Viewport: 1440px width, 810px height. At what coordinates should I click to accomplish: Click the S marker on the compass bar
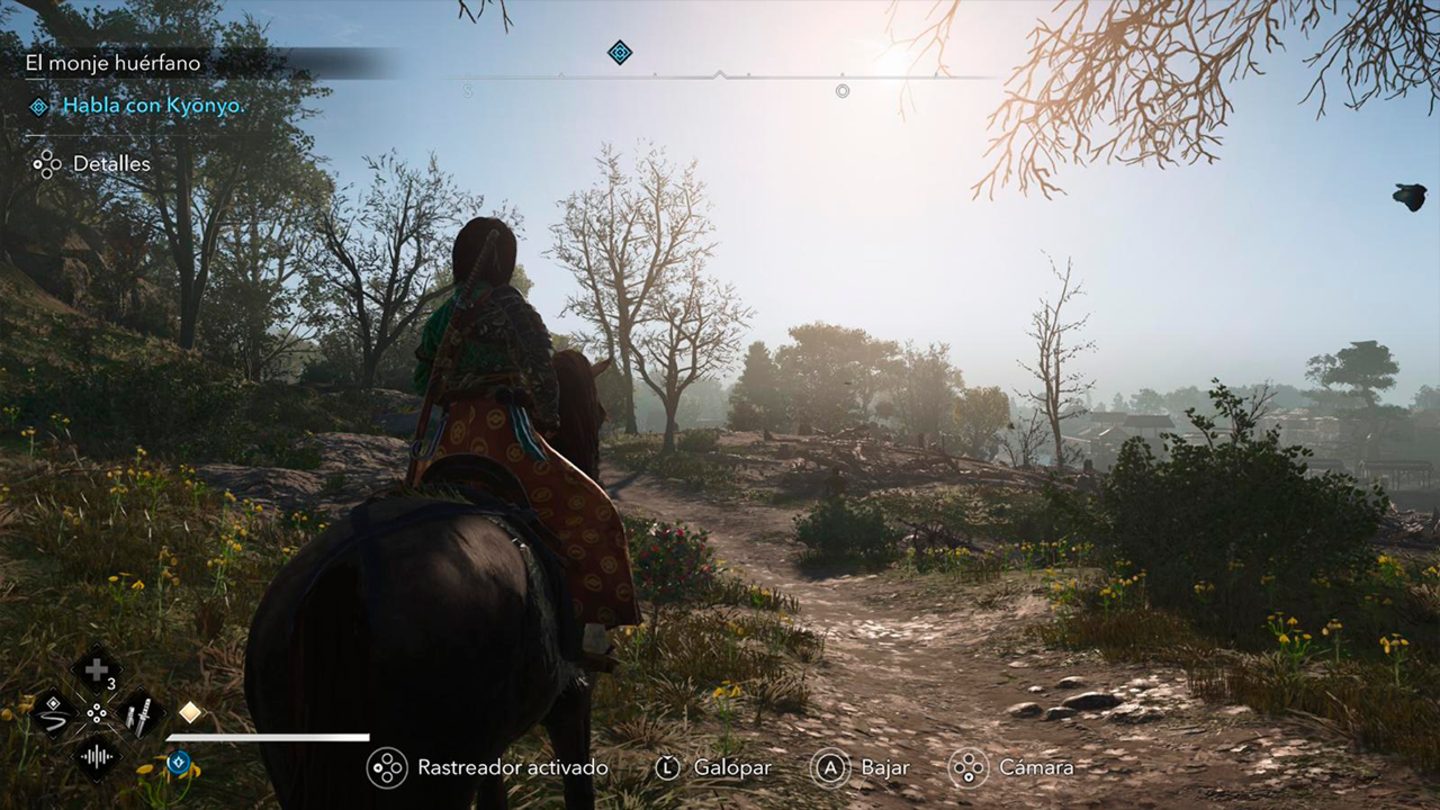tap(468, 89)
